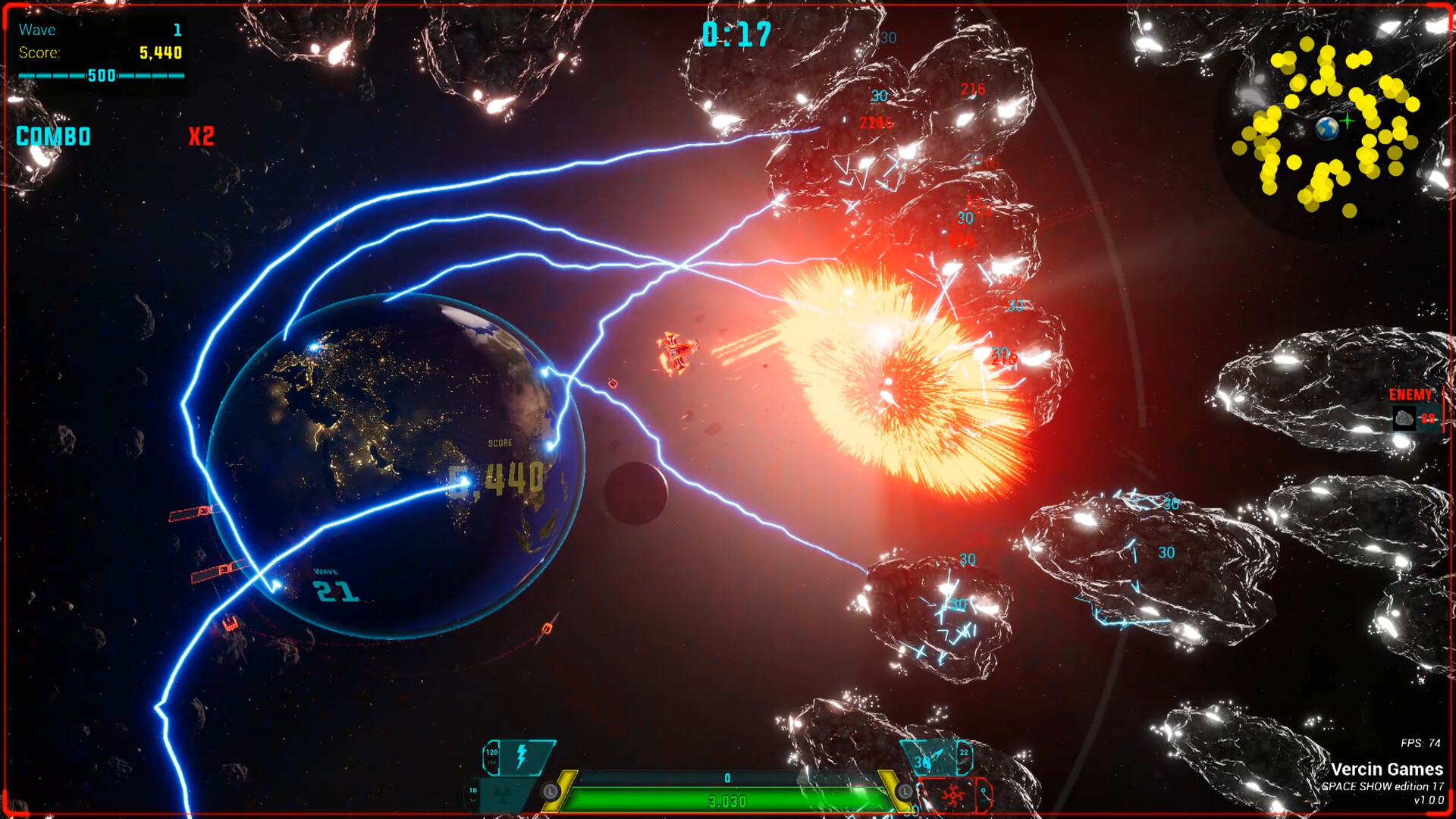Select the Score label in the top-left panel
The image size is (1456, 819).
[39, 53]
